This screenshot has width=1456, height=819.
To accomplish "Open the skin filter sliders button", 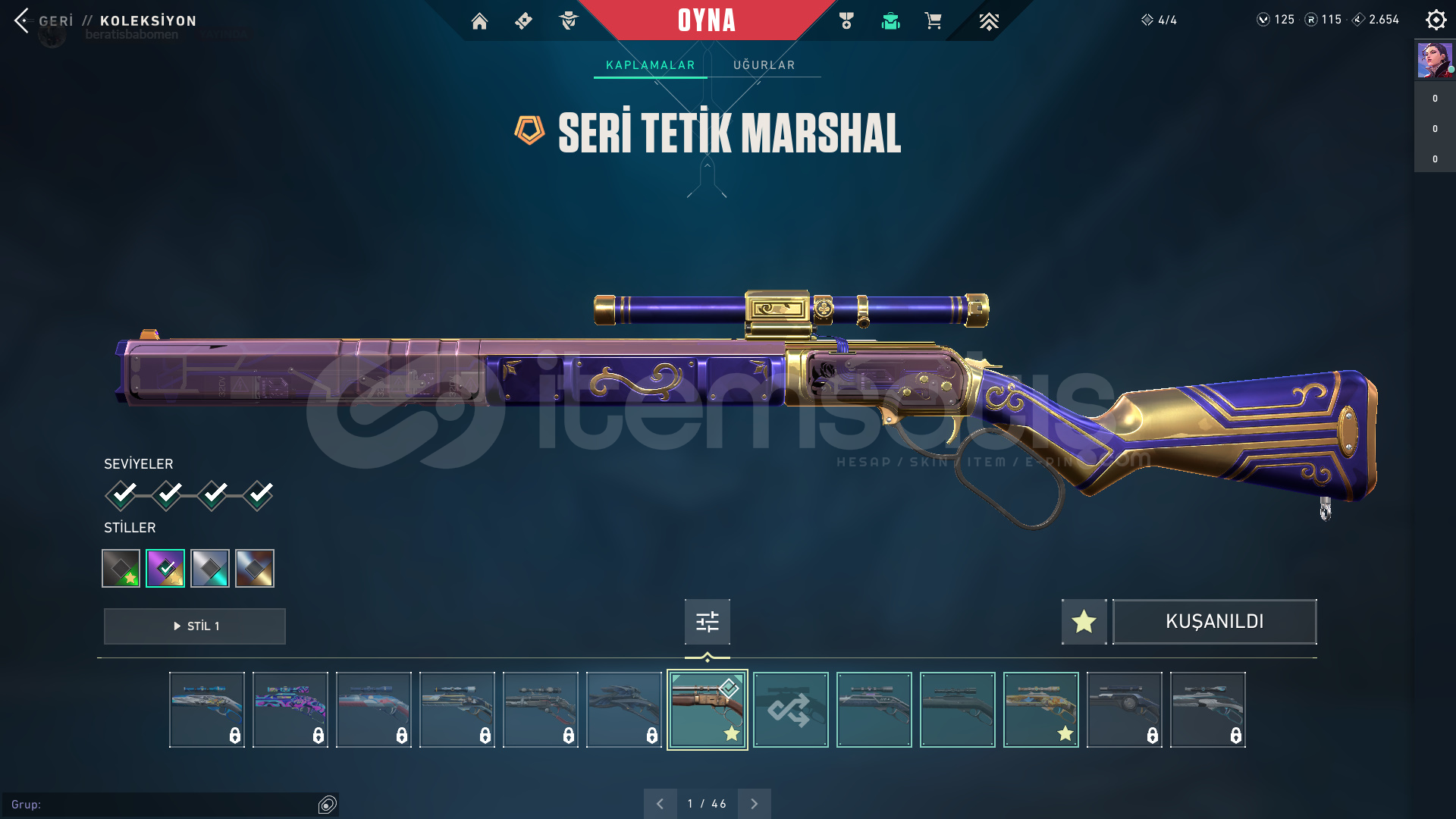I will [x=707, y=622].
